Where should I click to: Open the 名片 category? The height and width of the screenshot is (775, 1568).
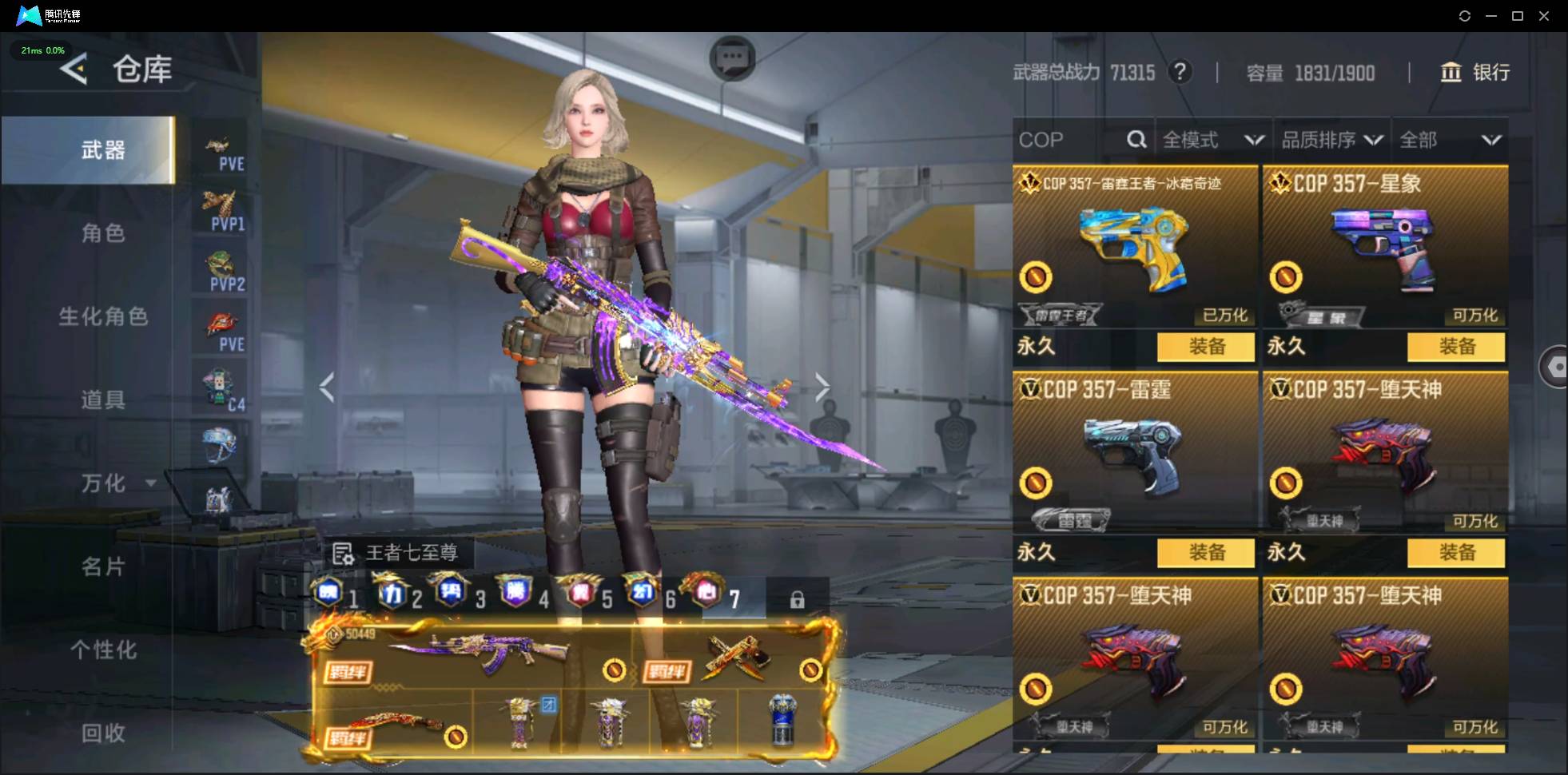[103, 566]
